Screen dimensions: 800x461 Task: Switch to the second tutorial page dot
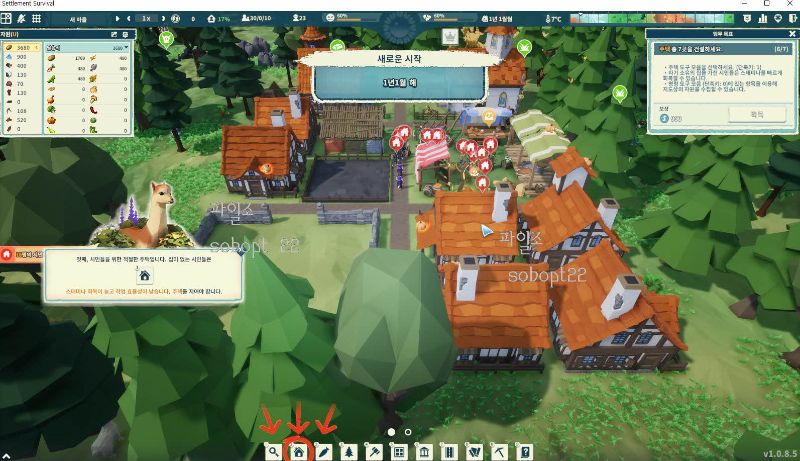(x=408, y=432)
